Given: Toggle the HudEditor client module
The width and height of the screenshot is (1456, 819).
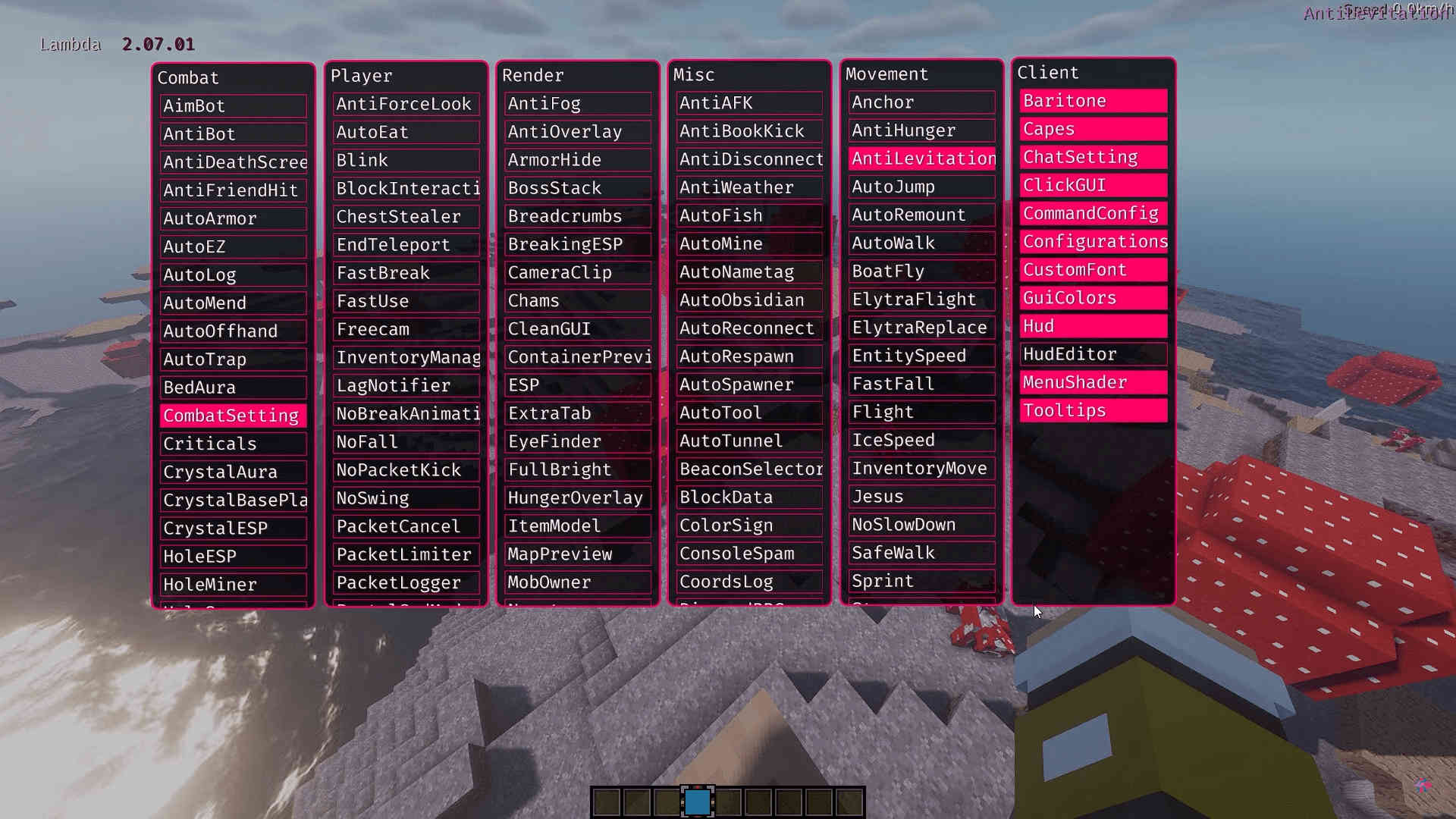Looking at the screenshot, I should (1092, 353).
